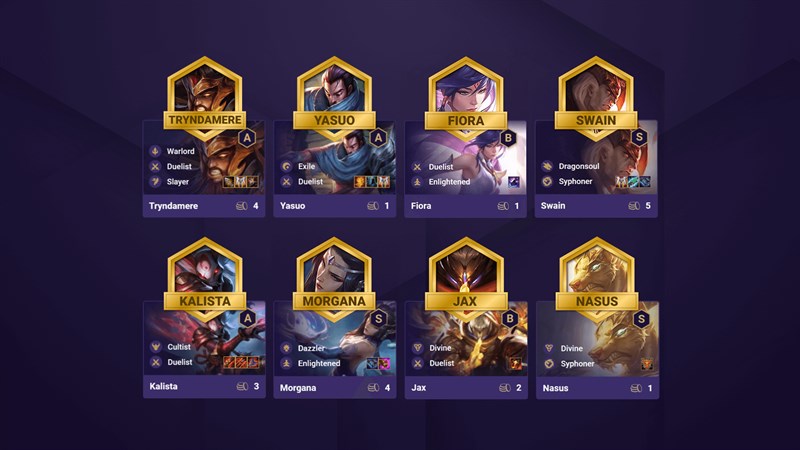The image size is (800, 450).
Task: Choose the Yasuo champion card
Action: click(335, 168)
